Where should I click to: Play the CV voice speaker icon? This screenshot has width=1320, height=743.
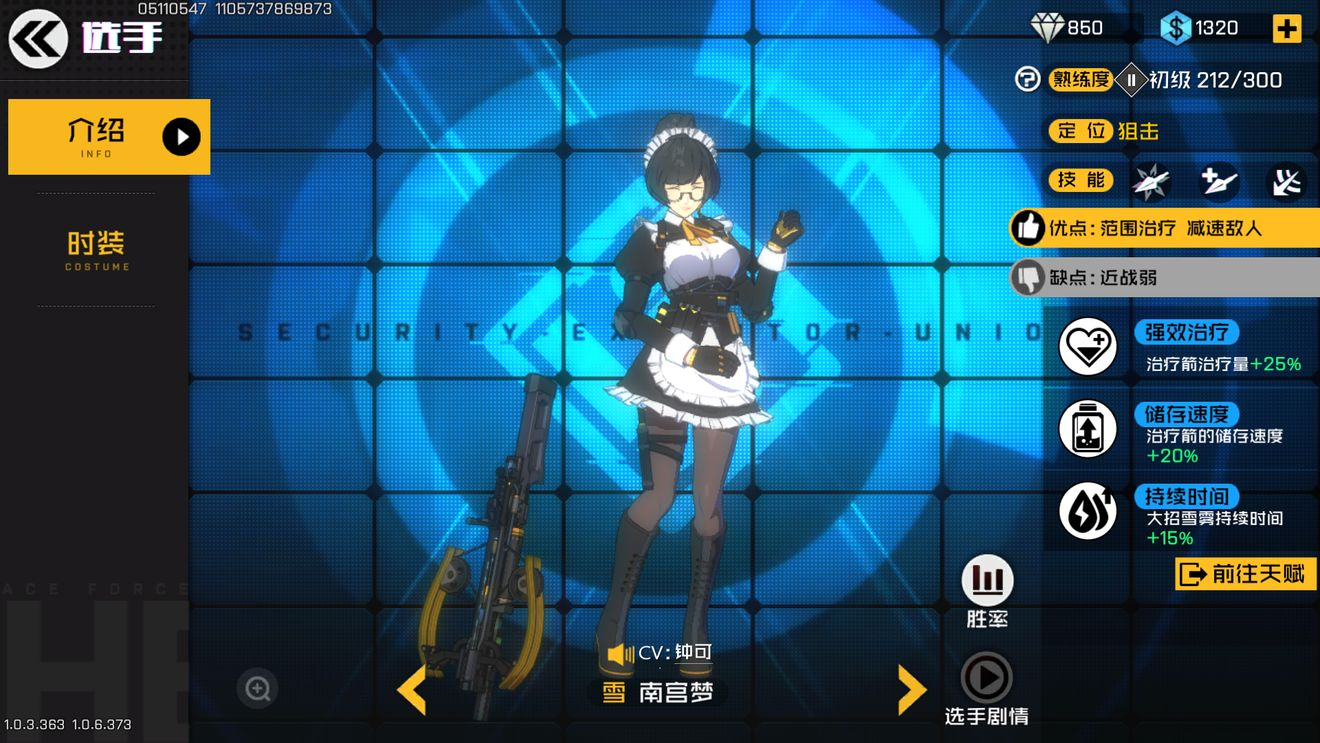pos(620,654)
